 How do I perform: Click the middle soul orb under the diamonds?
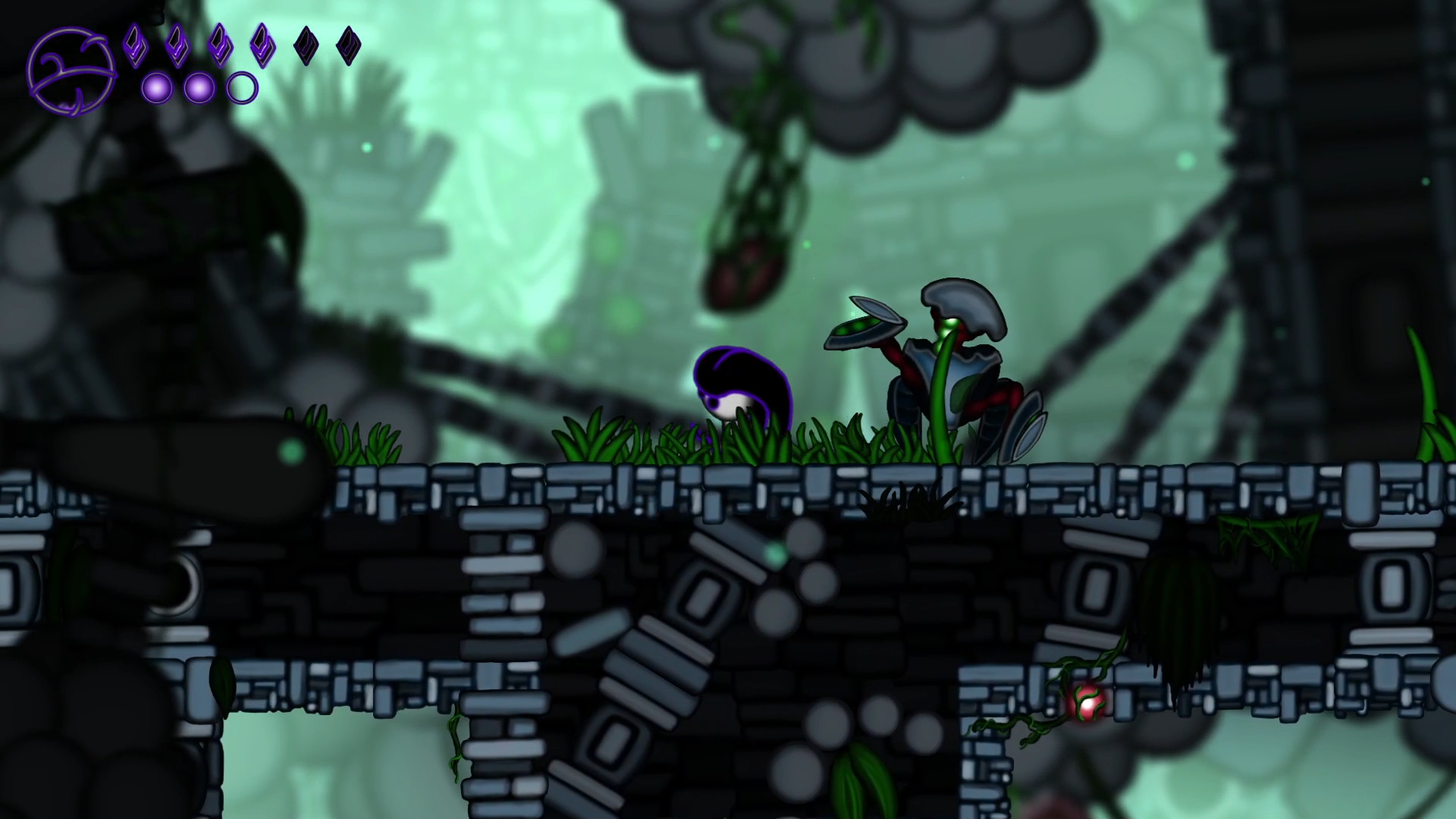(199, 87)
